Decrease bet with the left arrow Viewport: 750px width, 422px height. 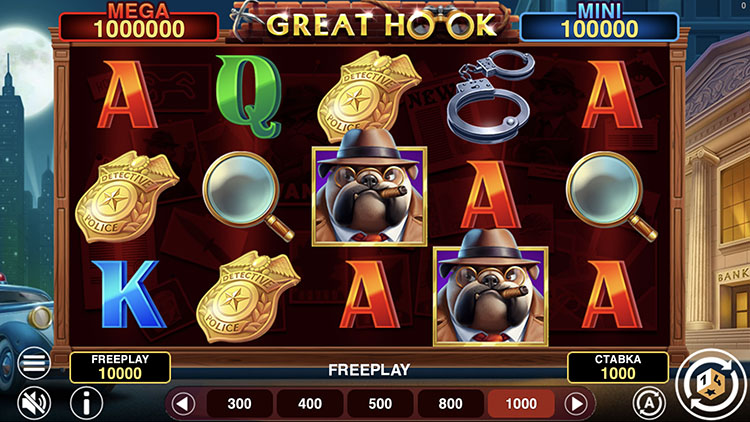[182, 404]
